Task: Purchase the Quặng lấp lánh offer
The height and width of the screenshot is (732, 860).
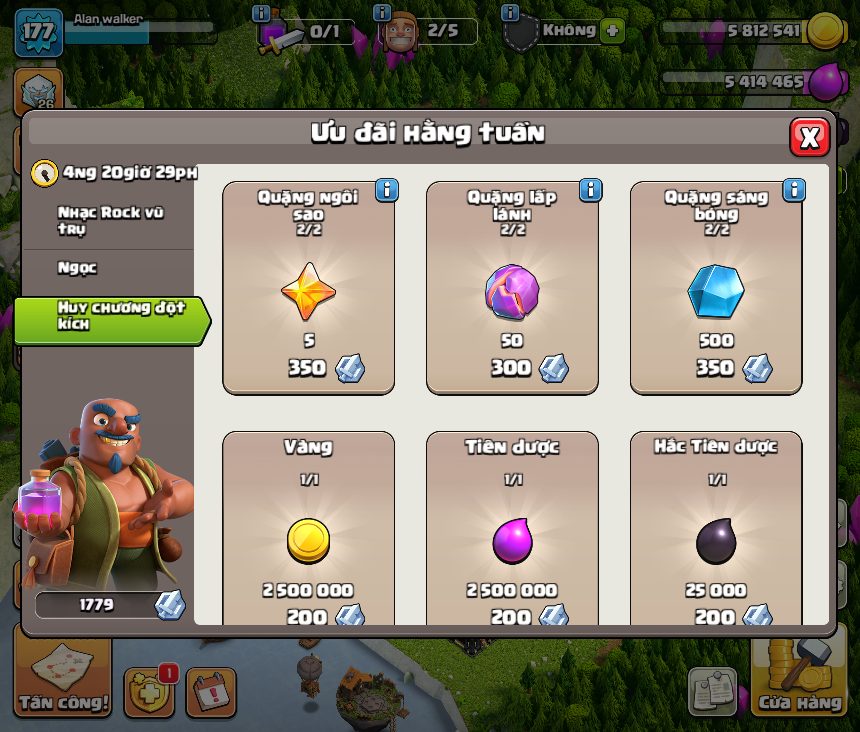Action: 512,288
